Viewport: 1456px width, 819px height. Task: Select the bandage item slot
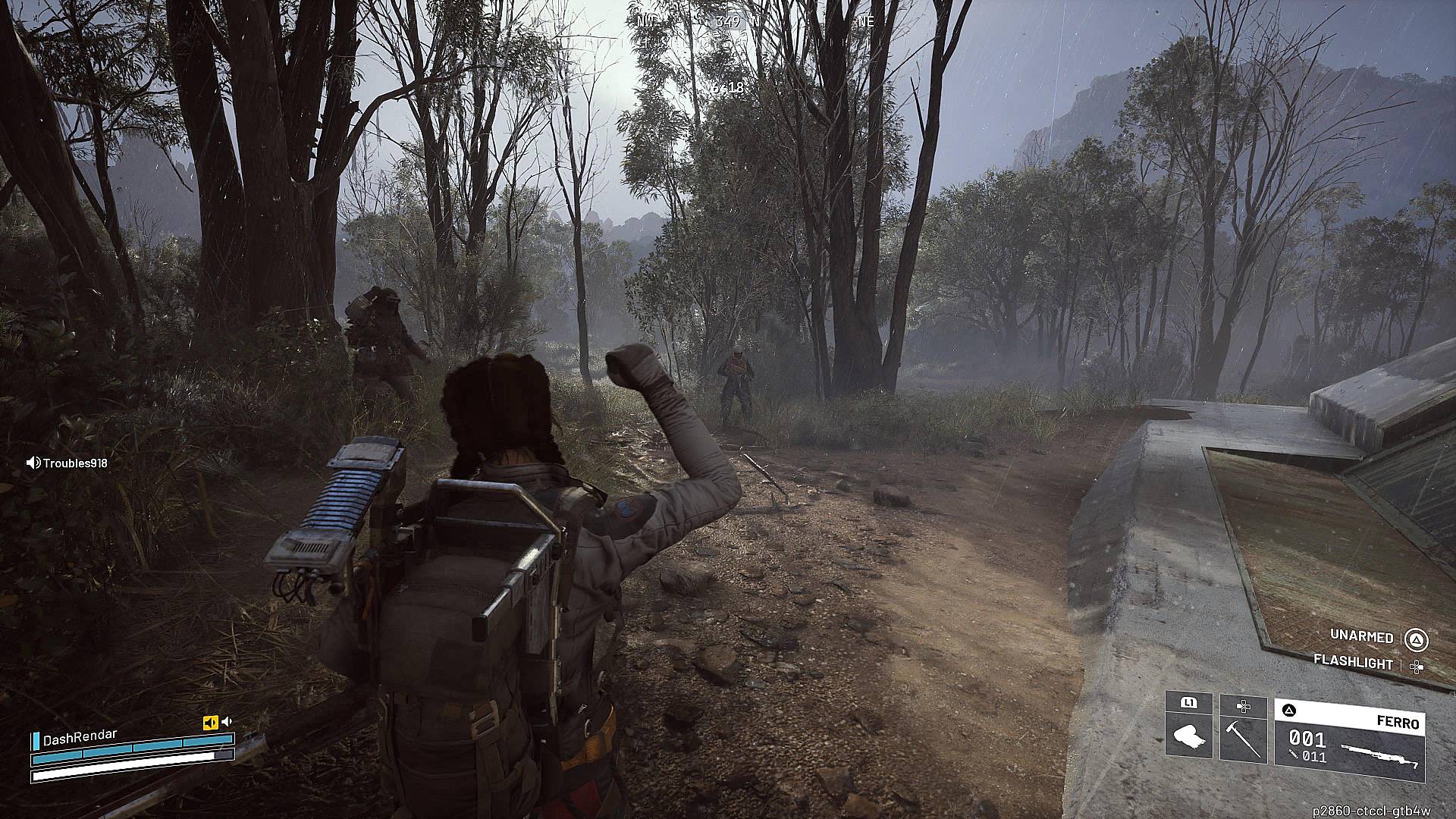coord(1188,737)
